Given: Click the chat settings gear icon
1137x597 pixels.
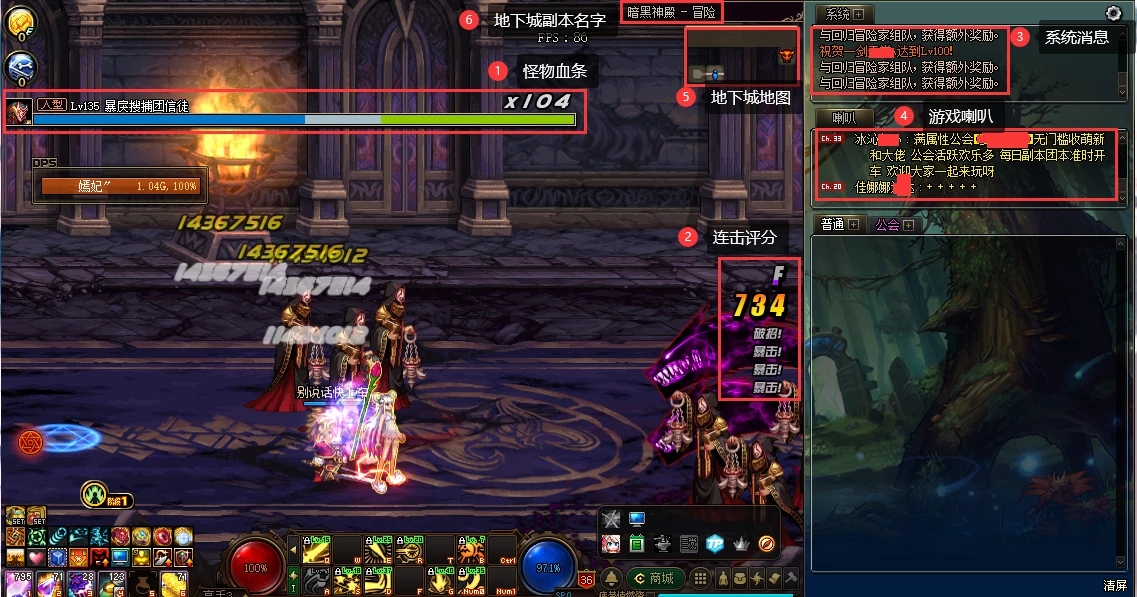Looking at the screenshot, I should point(1113,13).
